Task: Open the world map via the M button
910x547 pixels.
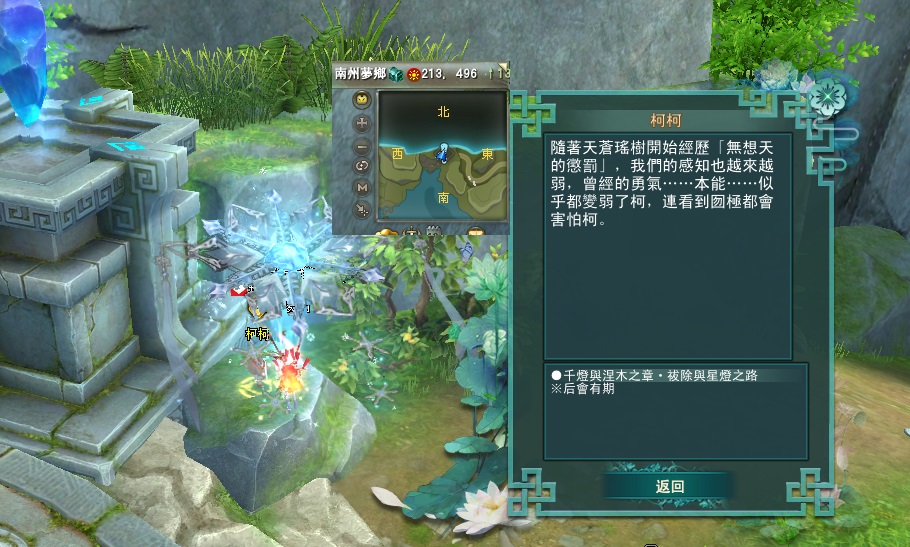Action: [x=362, y=188]
